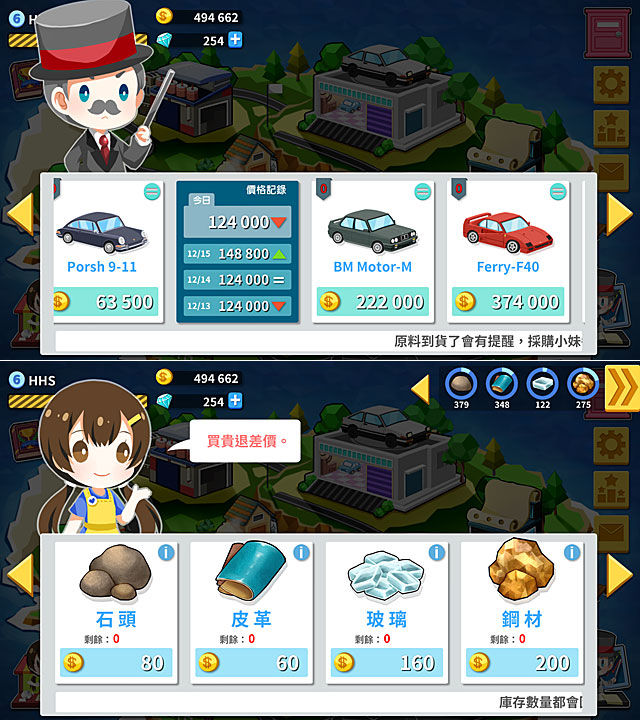Viewport: 640px width, 720px height.
Task: Purchase 鋼材 for 200 coins
Action: point(521,663)
